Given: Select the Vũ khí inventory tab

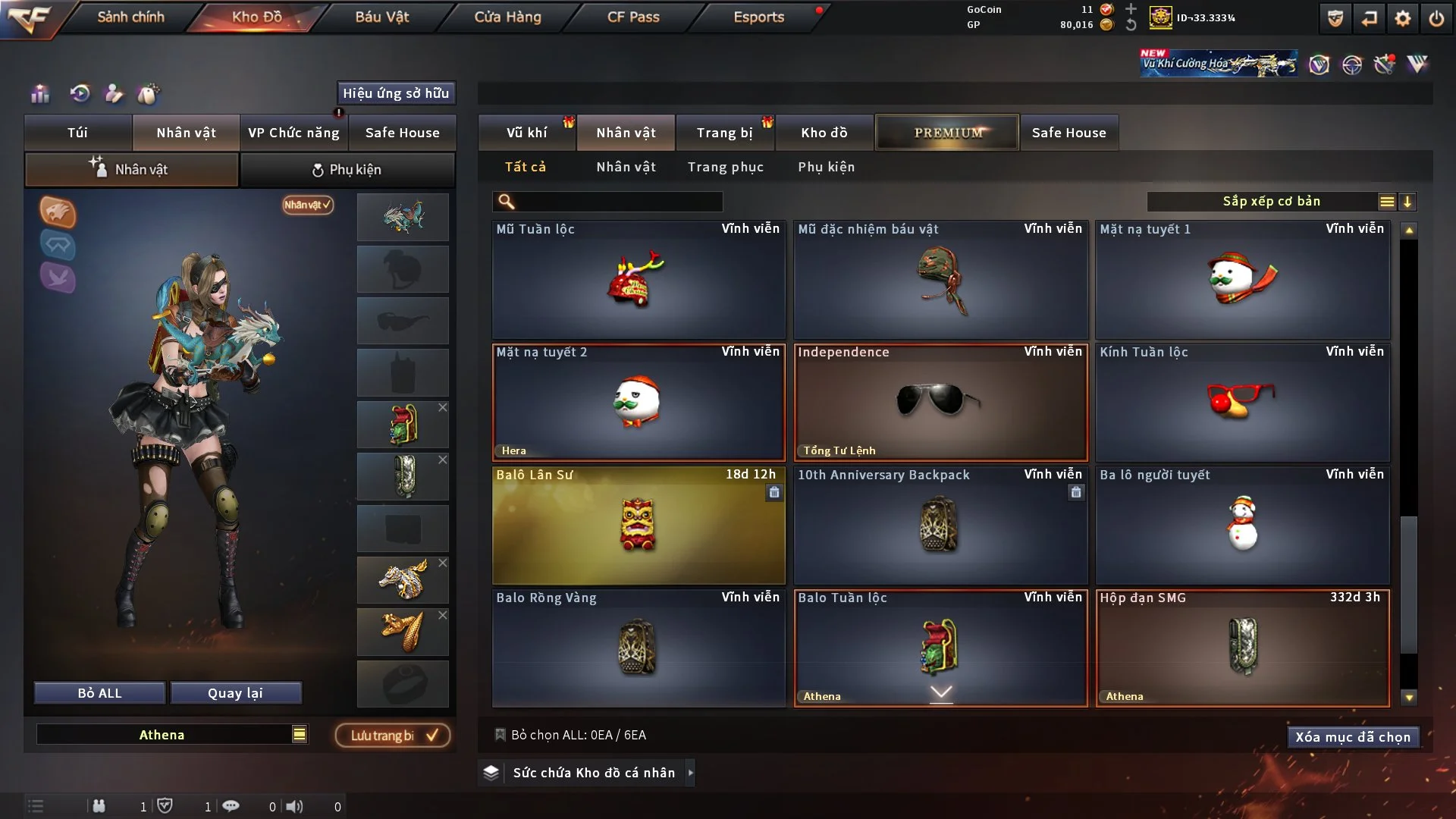Looking at the screenshot, I should (x=526, y=133).
